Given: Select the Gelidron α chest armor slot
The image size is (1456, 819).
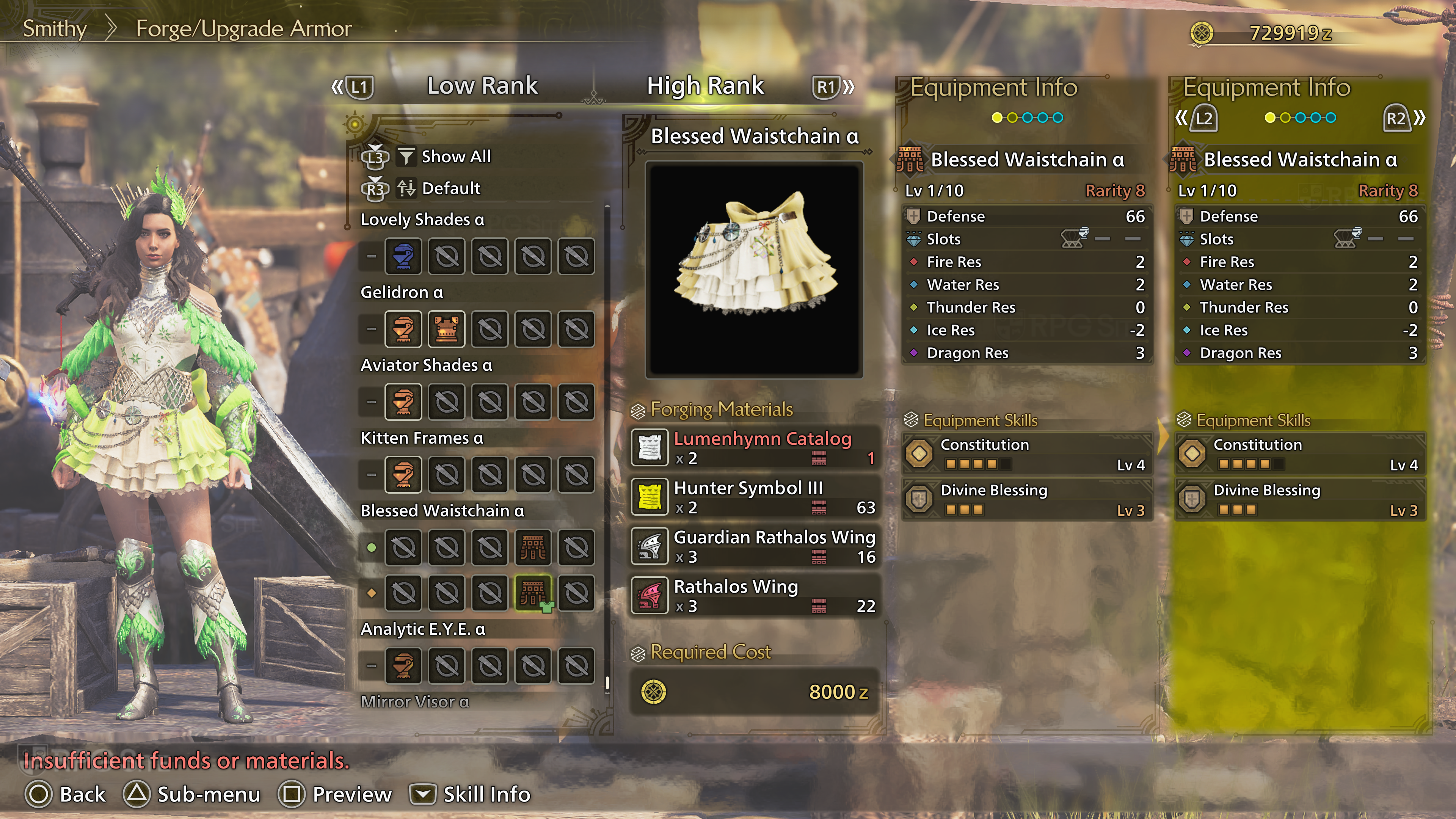Looking at the screenshot, I should pos(447,329).
